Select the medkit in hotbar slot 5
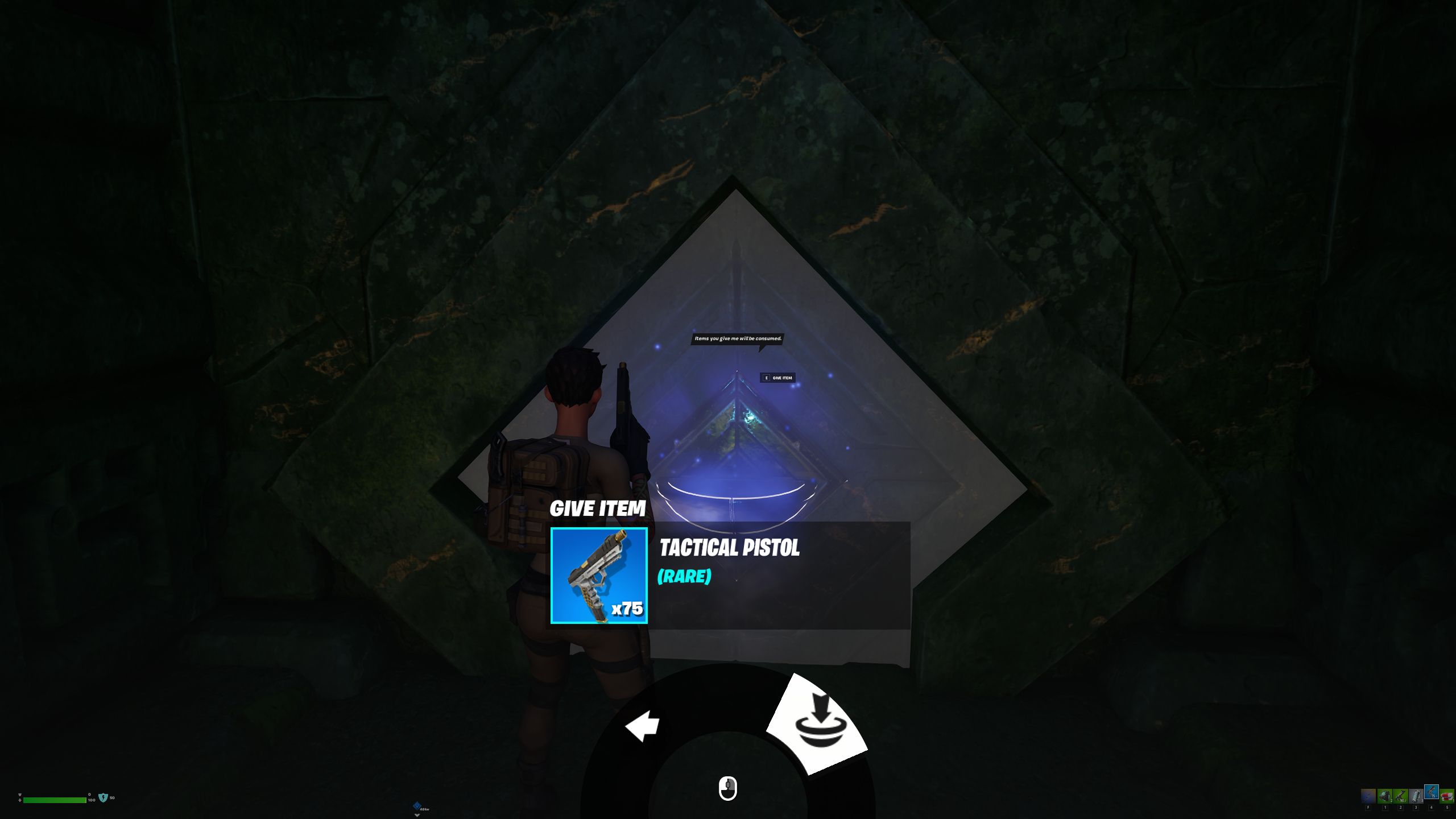This screenshot has height=819, width=1456. (1447, 796)
